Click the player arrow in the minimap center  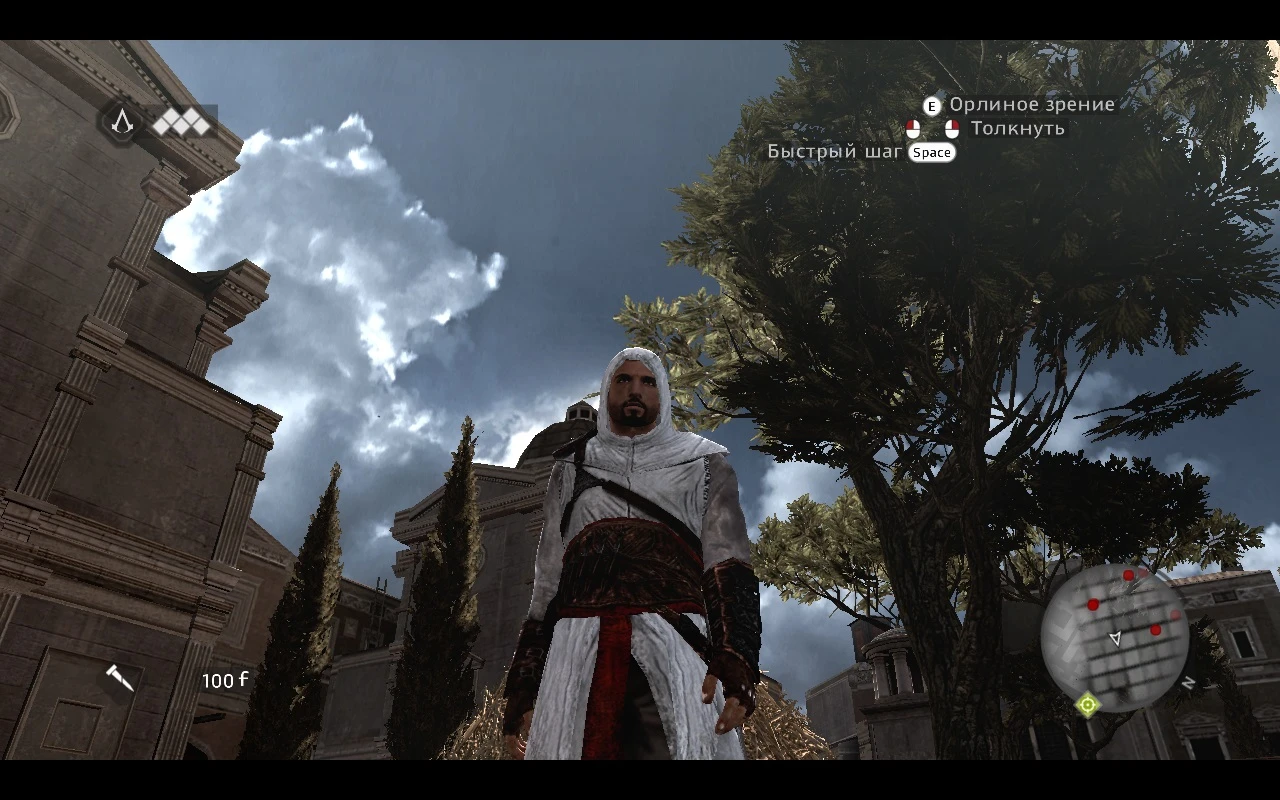pyautogui.click(x=1116, y=639)
